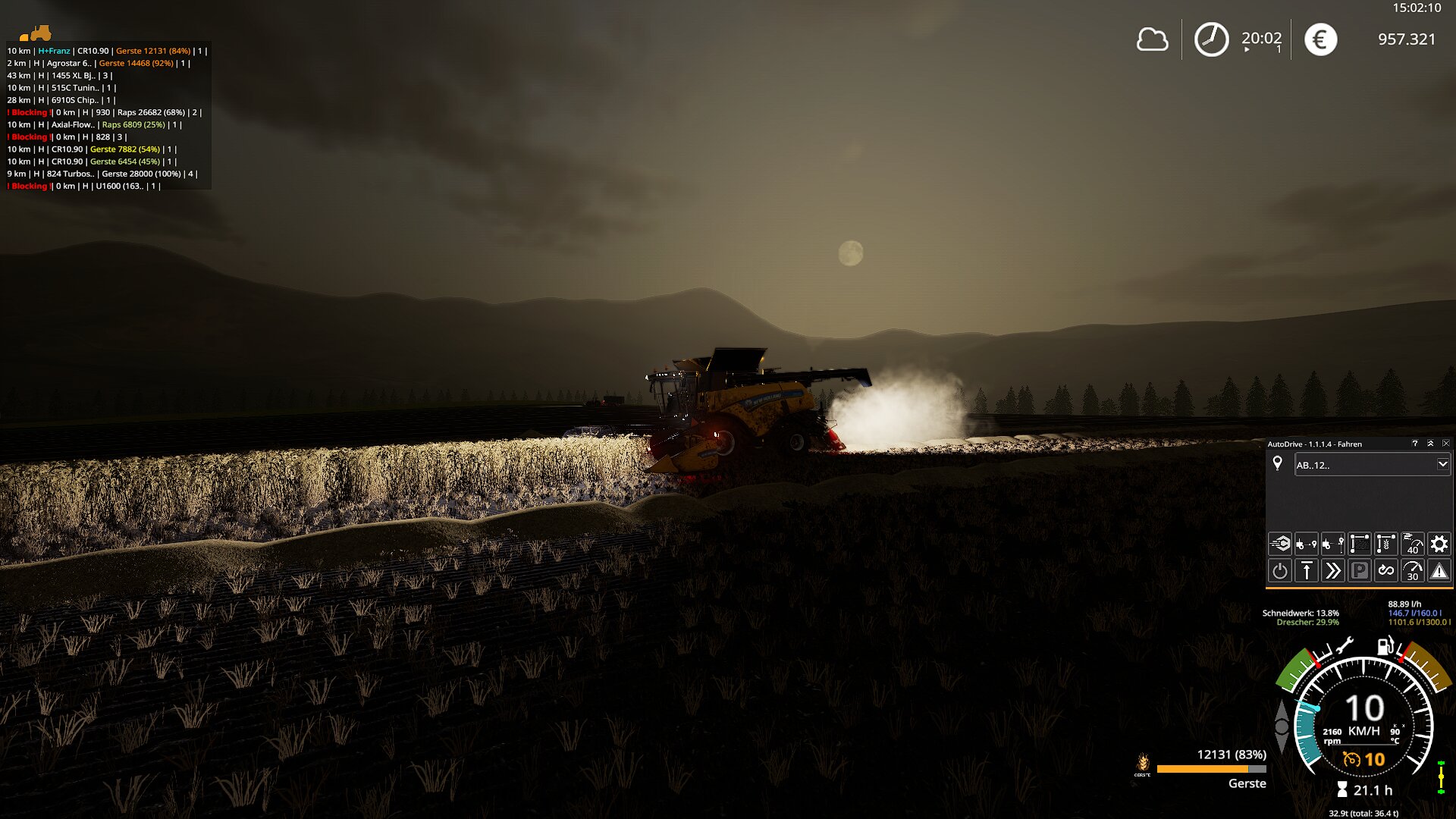Activate the double-arrow fast-forward button
This screenshot has height=819, width=1456.
1333,571
